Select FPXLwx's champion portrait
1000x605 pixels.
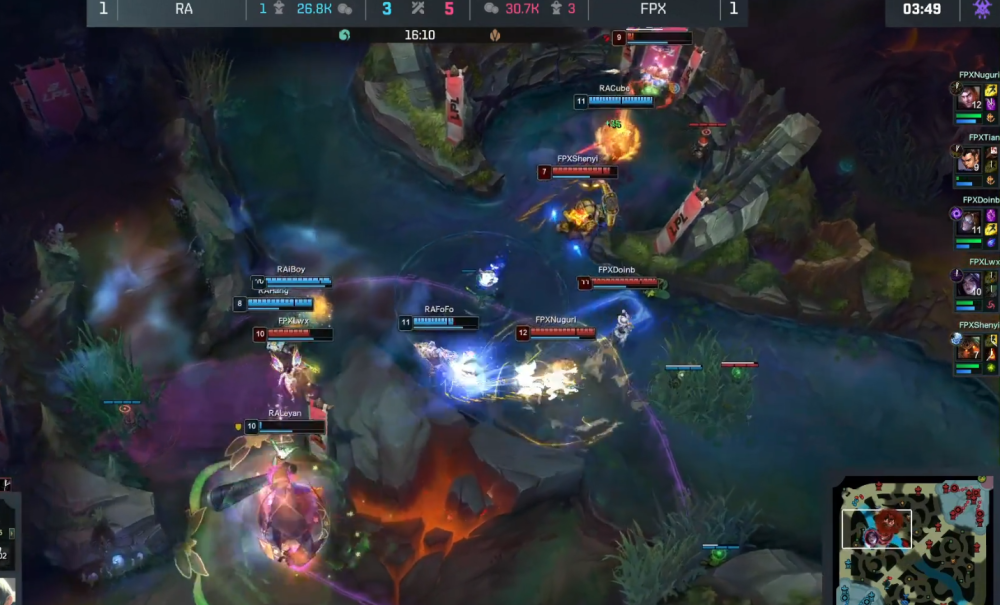click(968, 285)
